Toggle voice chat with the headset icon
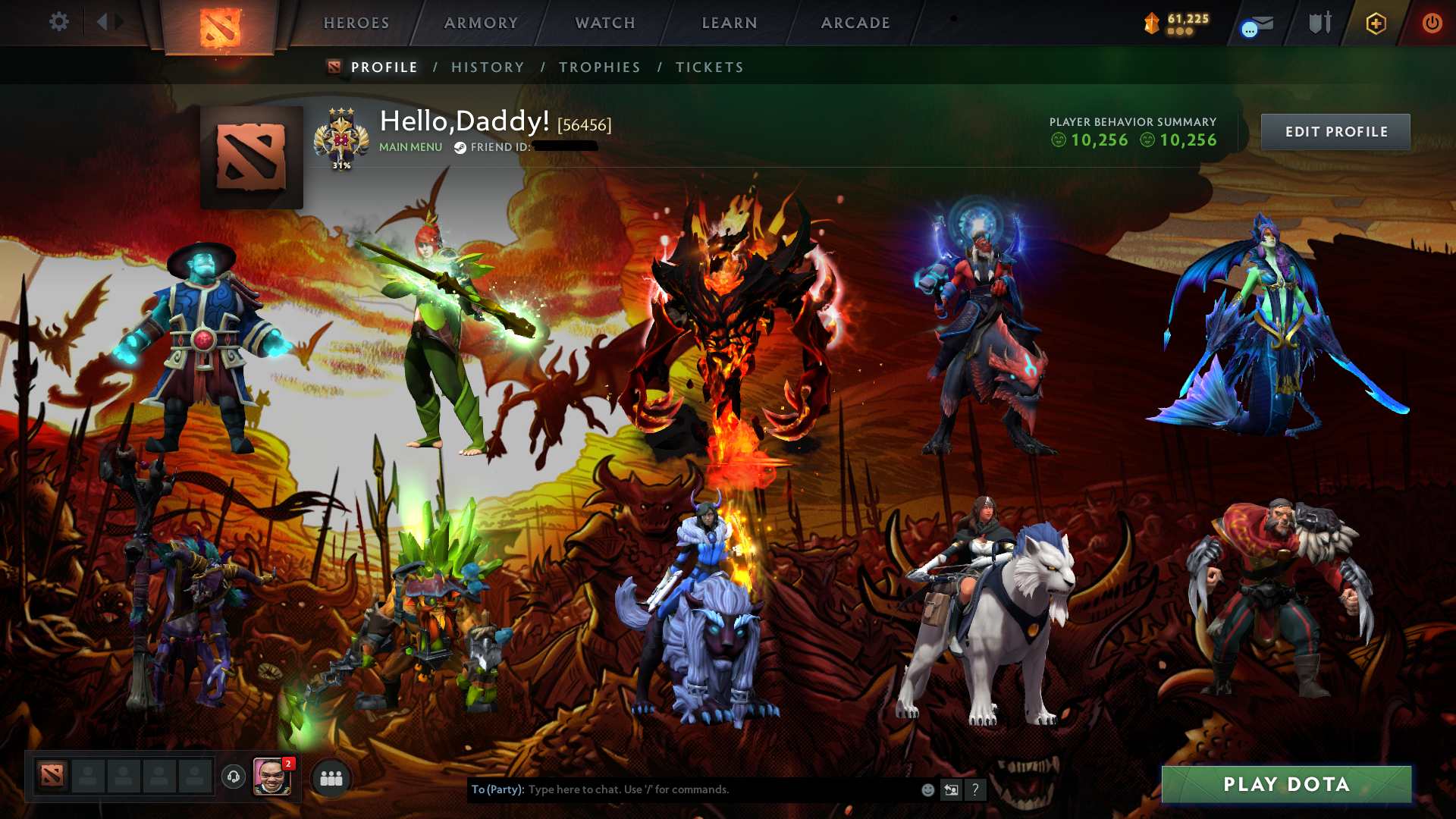Viewport: 1456px width, 819px height. coord(234,776)
